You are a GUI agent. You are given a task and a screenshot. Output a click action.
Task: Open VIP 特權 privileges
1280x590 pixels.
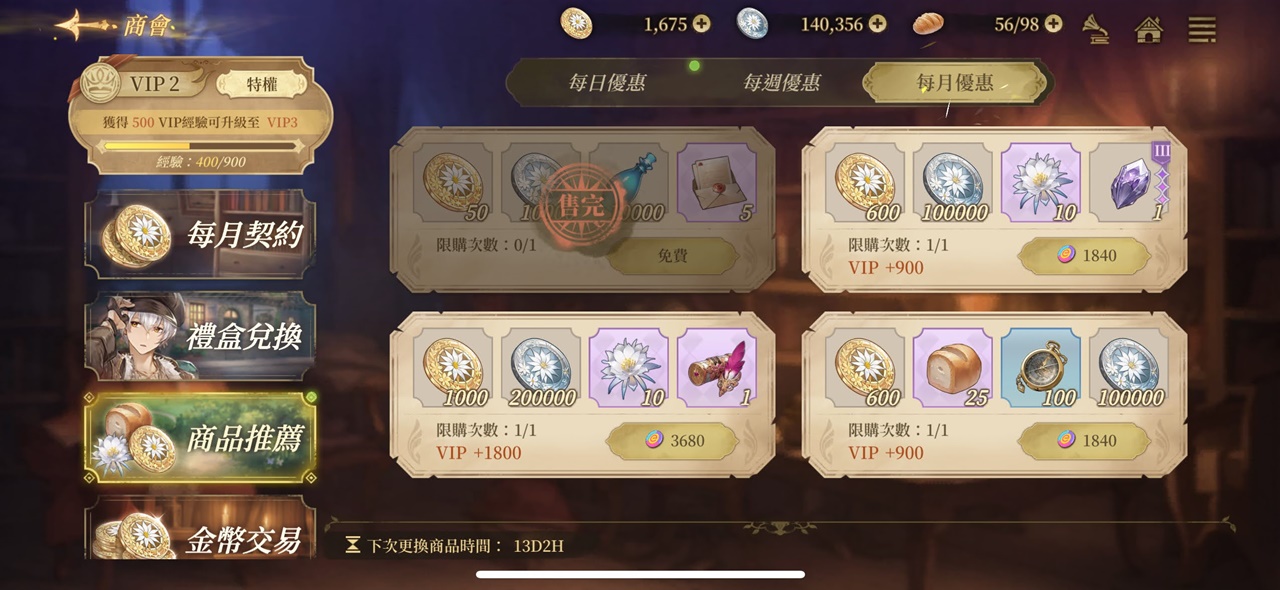pos(261,84)
